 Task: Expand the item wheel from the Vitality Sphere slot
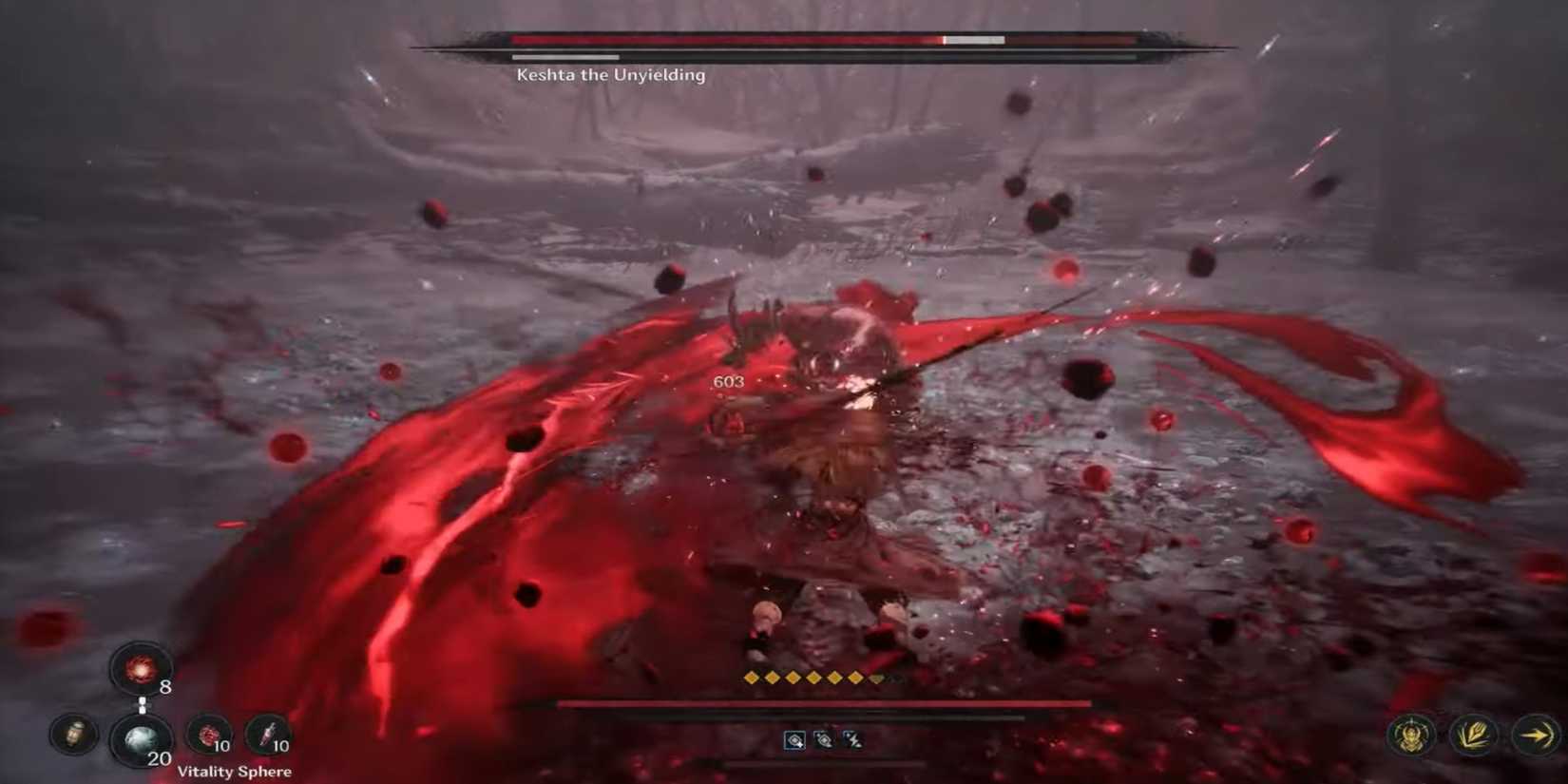point(142,741)
